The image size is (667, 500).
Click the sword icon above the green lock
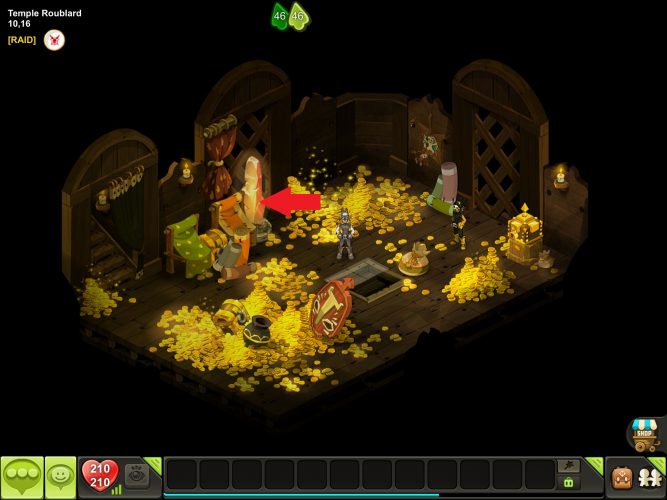pyautogui.click(x=569, y=466)
